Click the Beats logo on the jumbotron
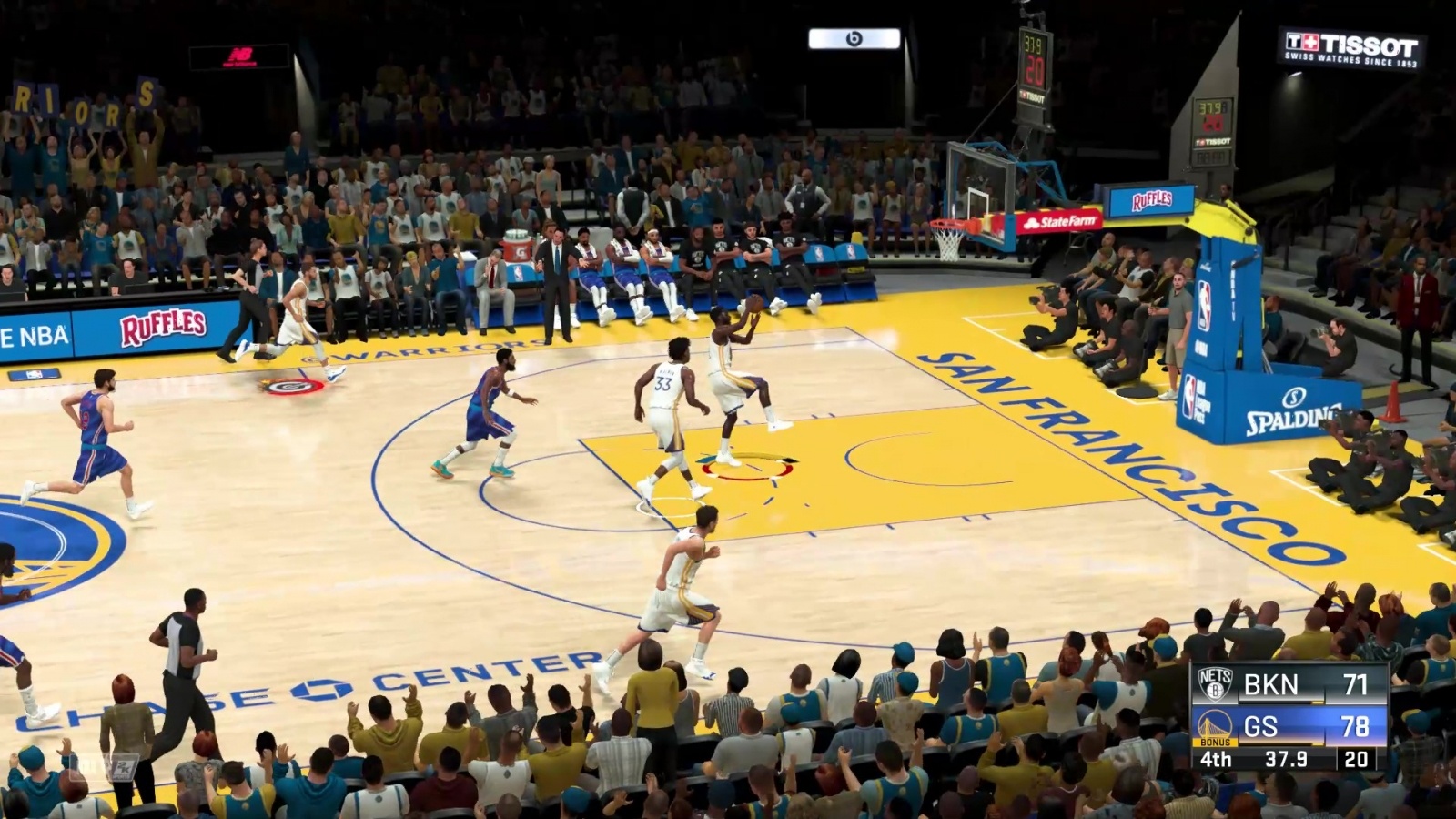Viewport: 1456px width, 819px height. (855, 38)
